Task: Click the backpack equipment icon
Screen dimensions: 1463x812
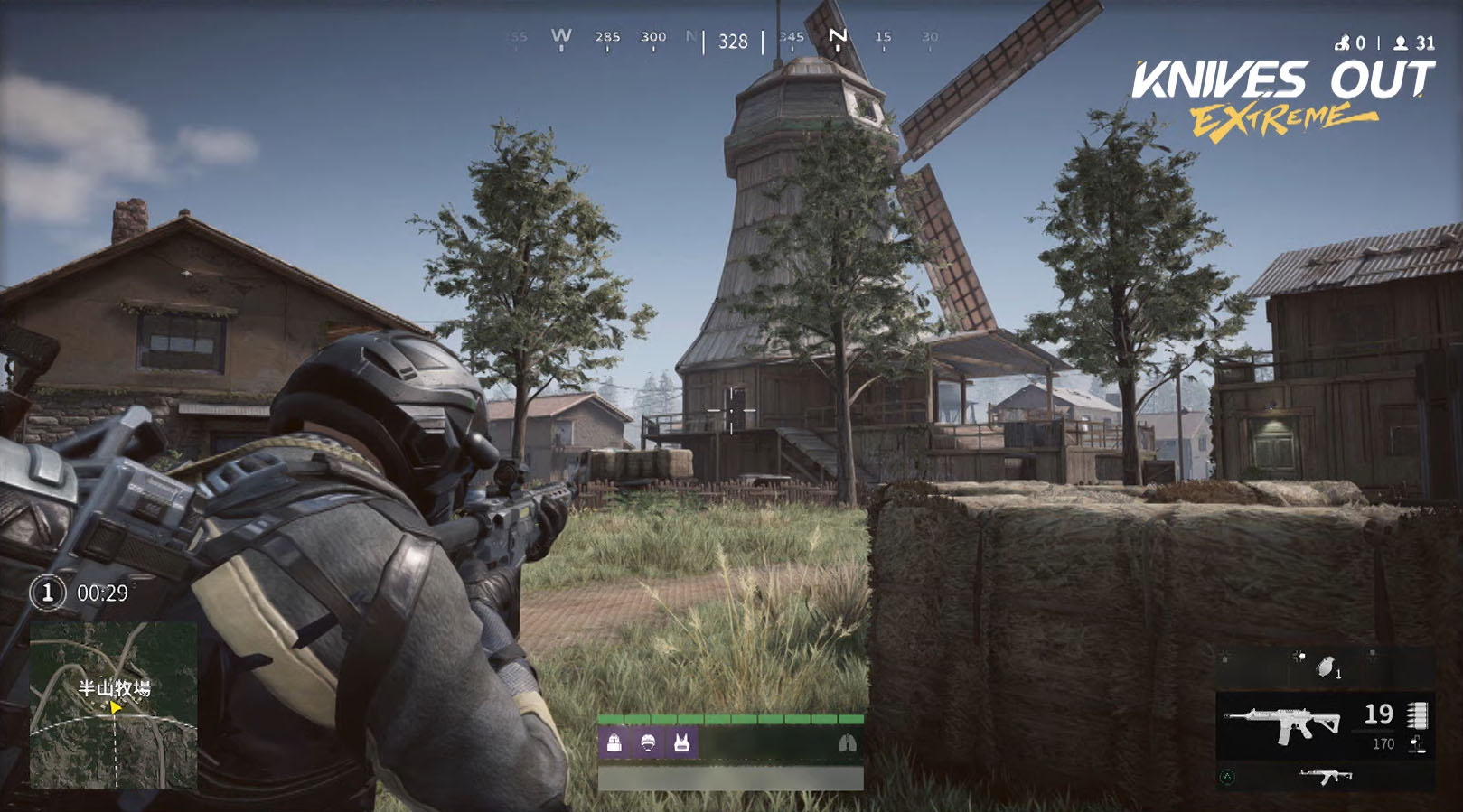Action: pos(614,743)
